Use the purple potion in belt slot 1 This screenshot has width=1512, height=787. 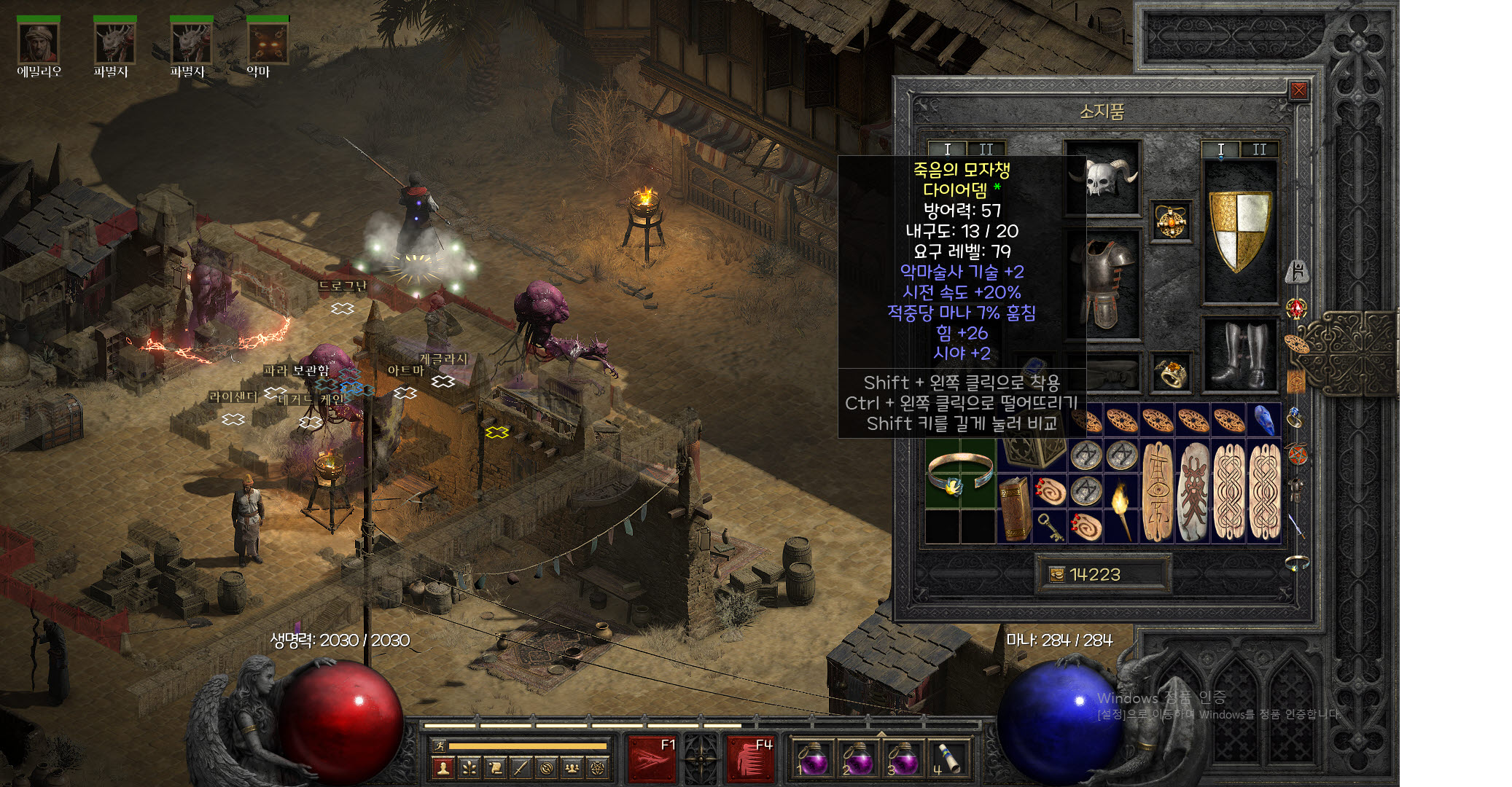pyautogui.click(x=811, y=759)
